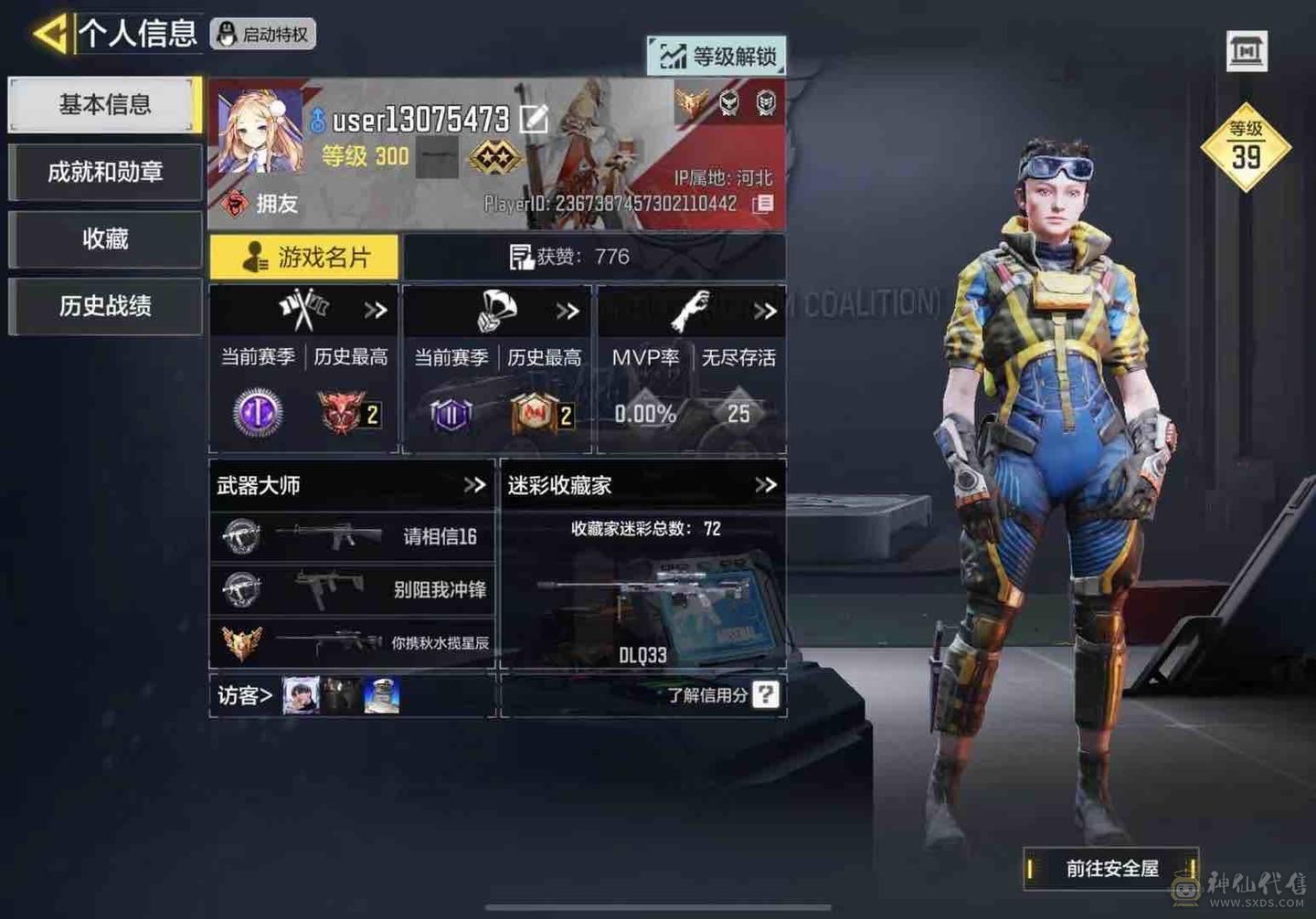This screenshot has height=919, width=1316.
Task: Click the blue gender symbol beside the username
Action: (x=319, y=120)
